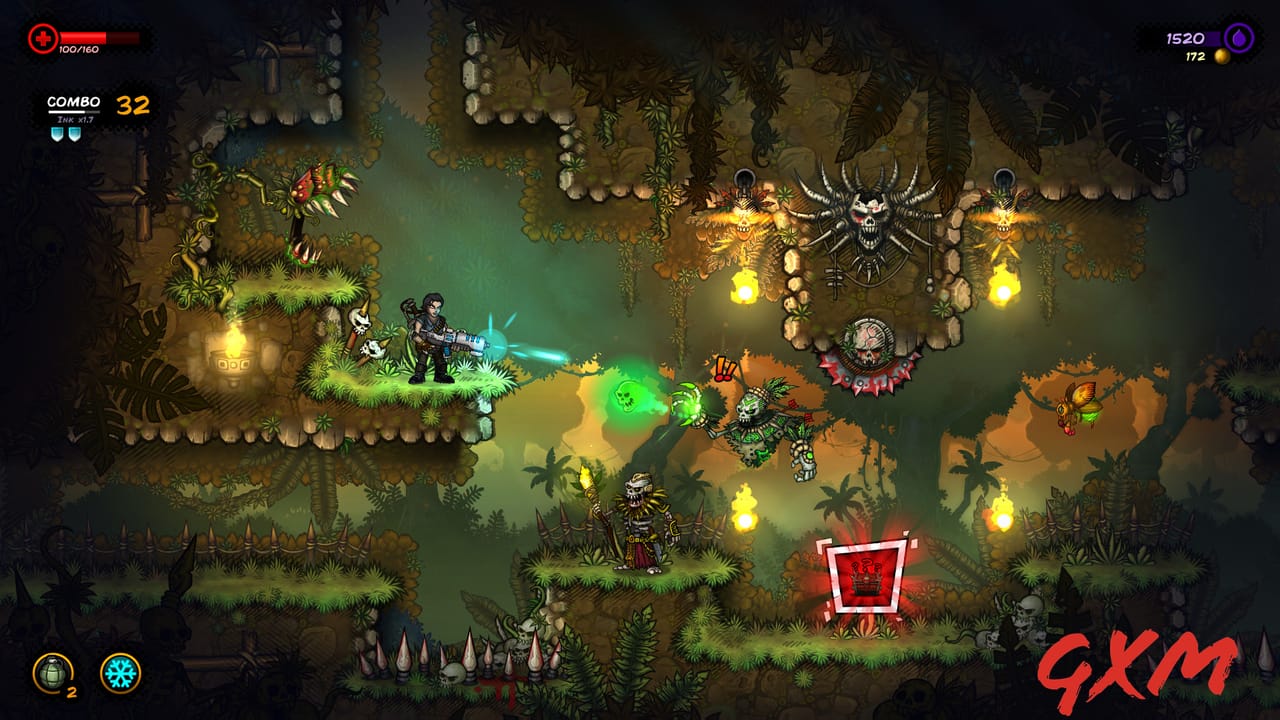This screenshot has height=720, width=1280.
Task: Click the red health cross icon
Action: (x=43, y=39)
